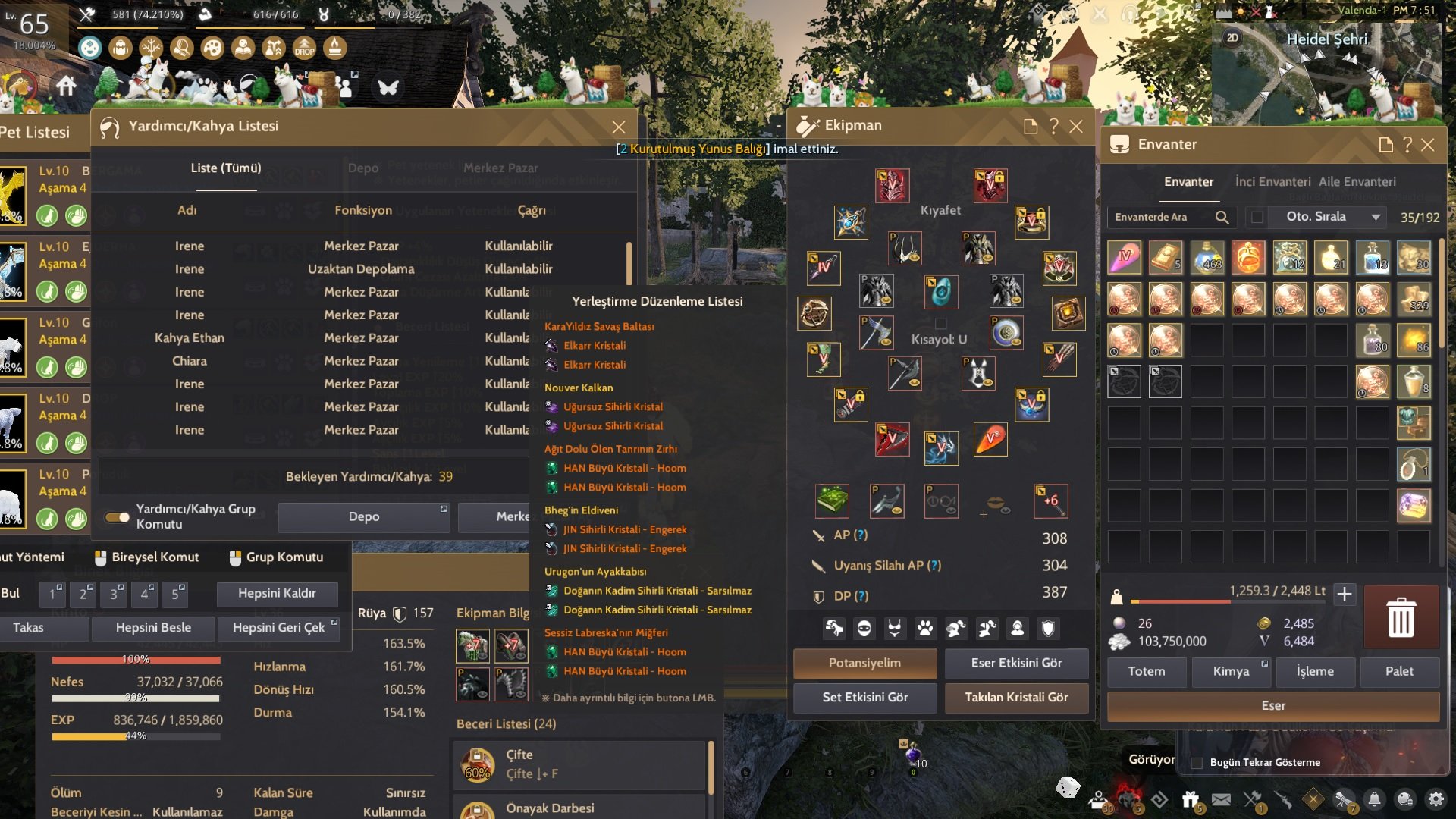Screen dimensions: 1456x819
Task: Click the gift box icon with badge 5
Action: point(1191,798)
